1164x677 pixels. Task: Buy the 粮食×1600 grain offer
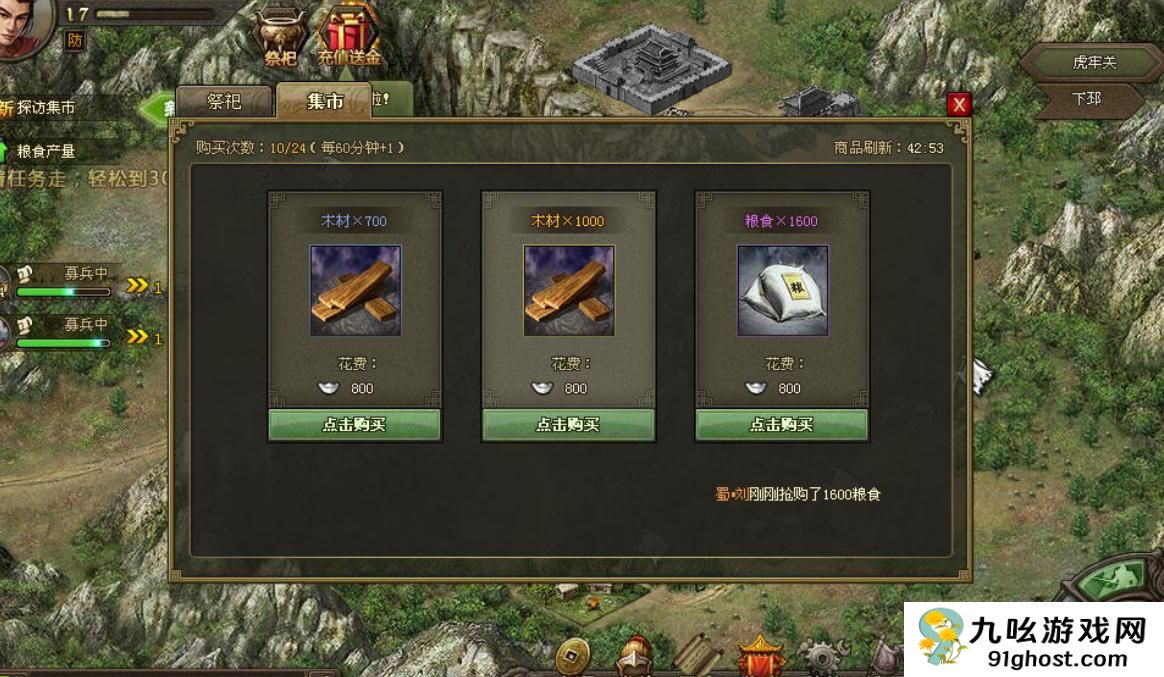(x=782, y=424)
